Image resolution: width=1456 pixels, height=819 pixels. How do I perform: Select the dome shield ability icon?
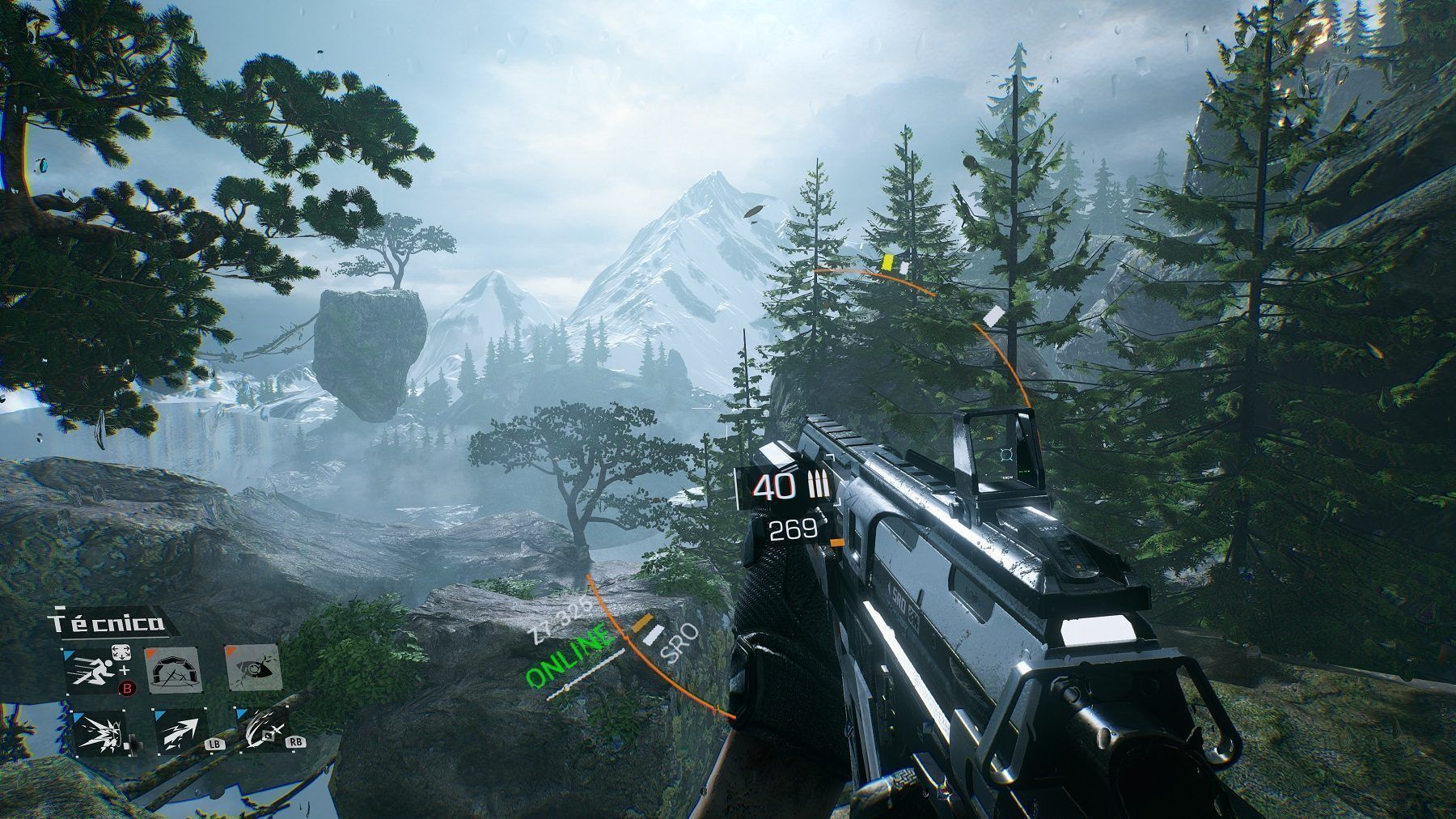[x=172, y=671]
